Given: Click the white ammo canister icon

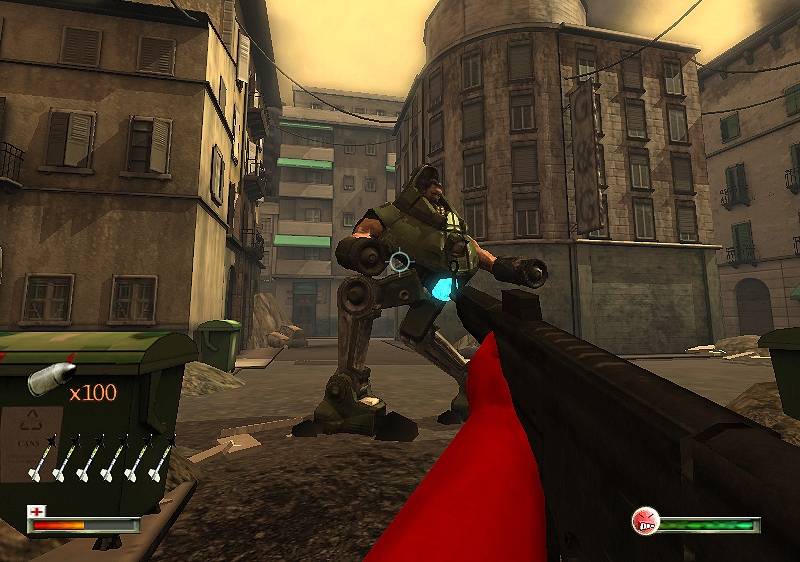Looking at the screenshot, I should pyautogui.click(x=50, y=379).
